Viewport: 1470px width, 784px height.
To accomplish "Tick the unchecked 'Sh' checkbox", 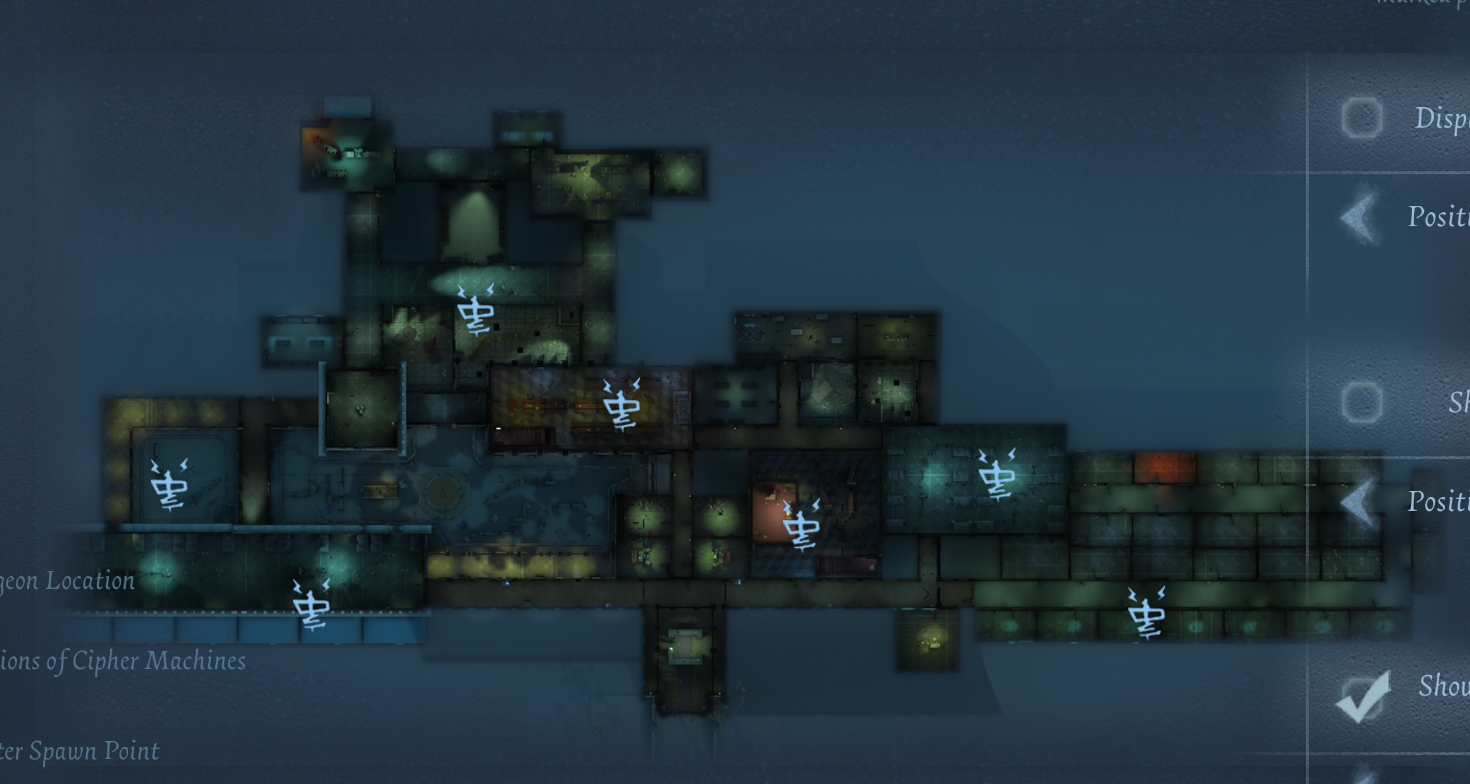I will pyautogui.click(x=1361, y=402).
